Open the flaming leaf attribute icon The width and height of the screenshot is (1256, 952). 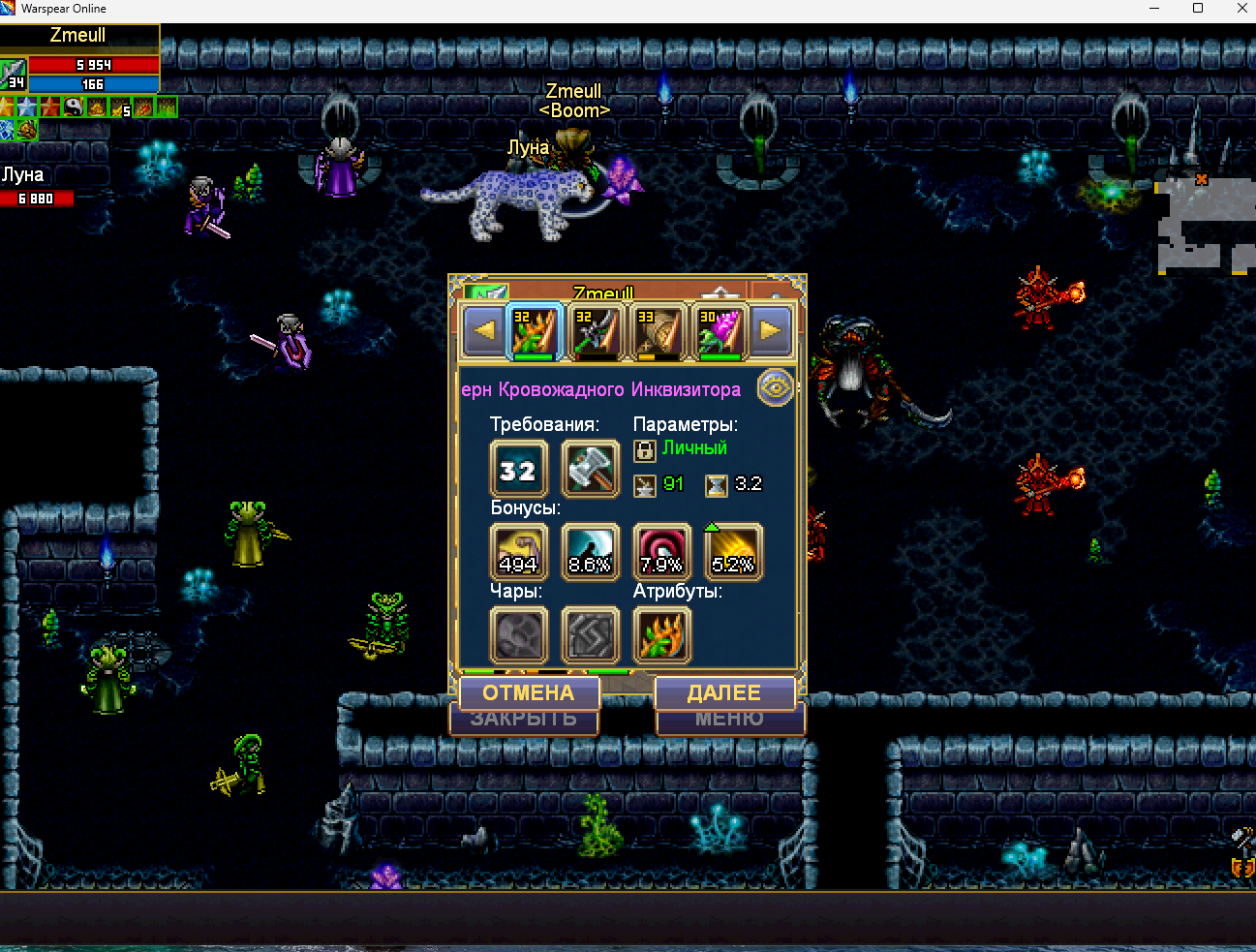point(661,635)
